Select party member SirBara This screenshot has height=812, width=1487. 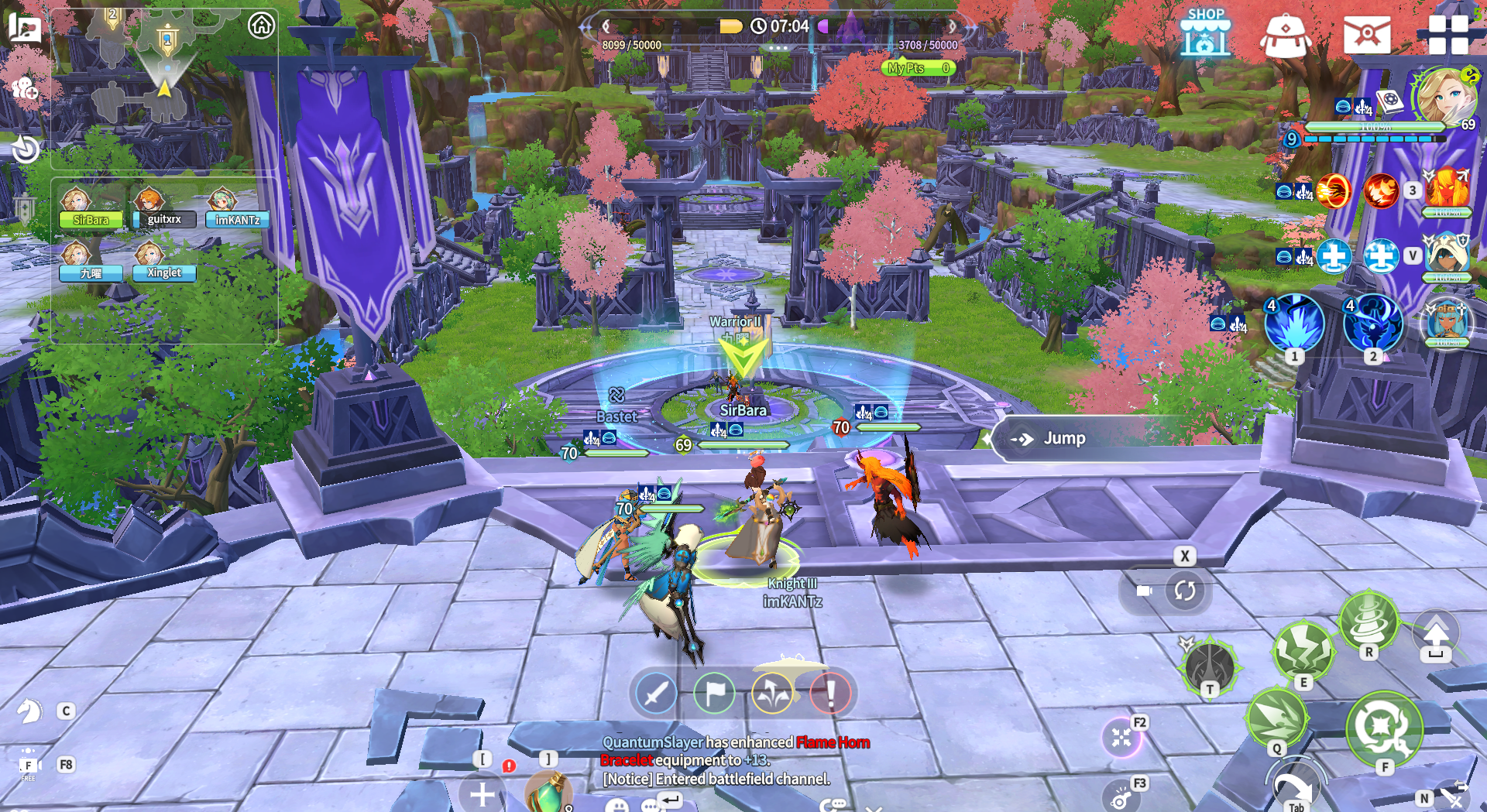click(90, 219)
